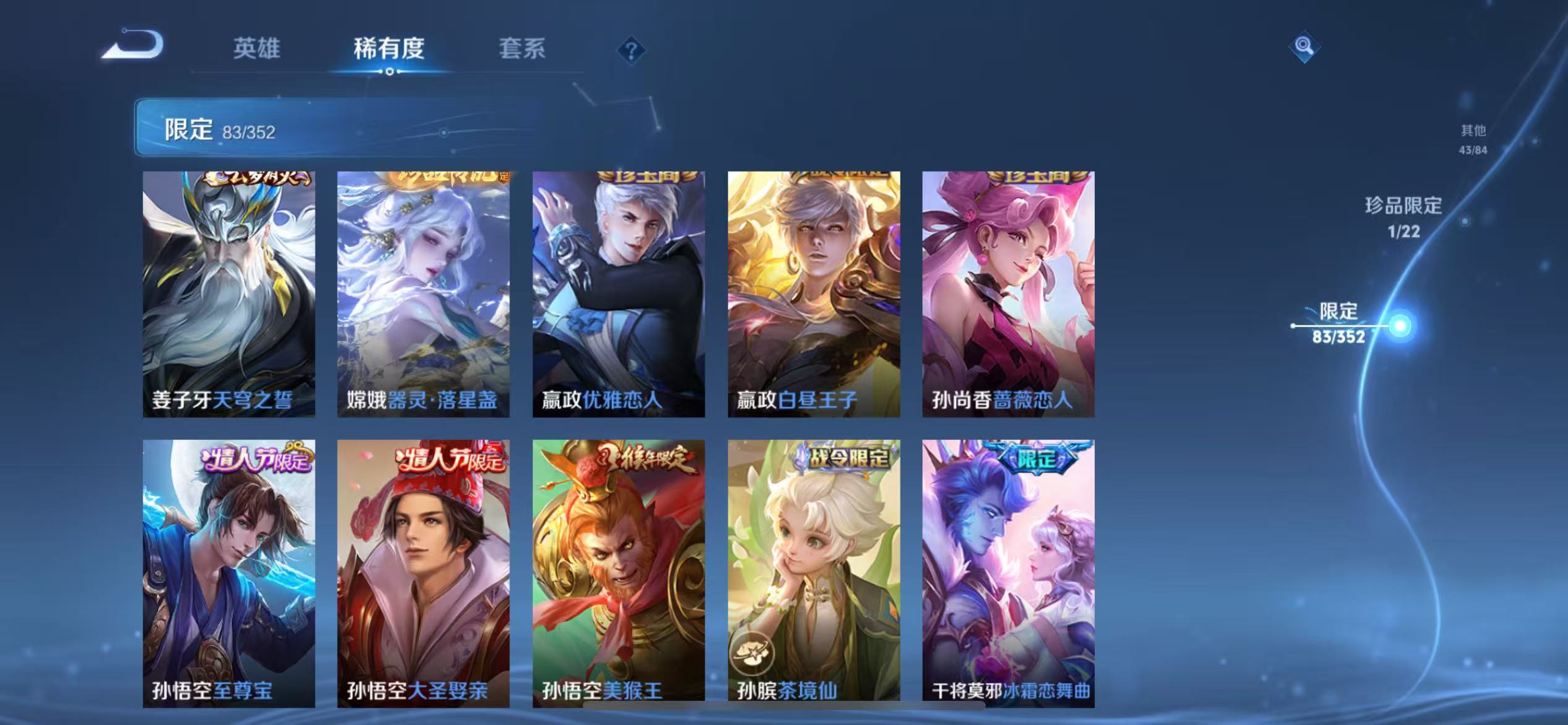Open search using the magnifier icon
This screenshot has height=725, width=1568.
[1304, 46]
